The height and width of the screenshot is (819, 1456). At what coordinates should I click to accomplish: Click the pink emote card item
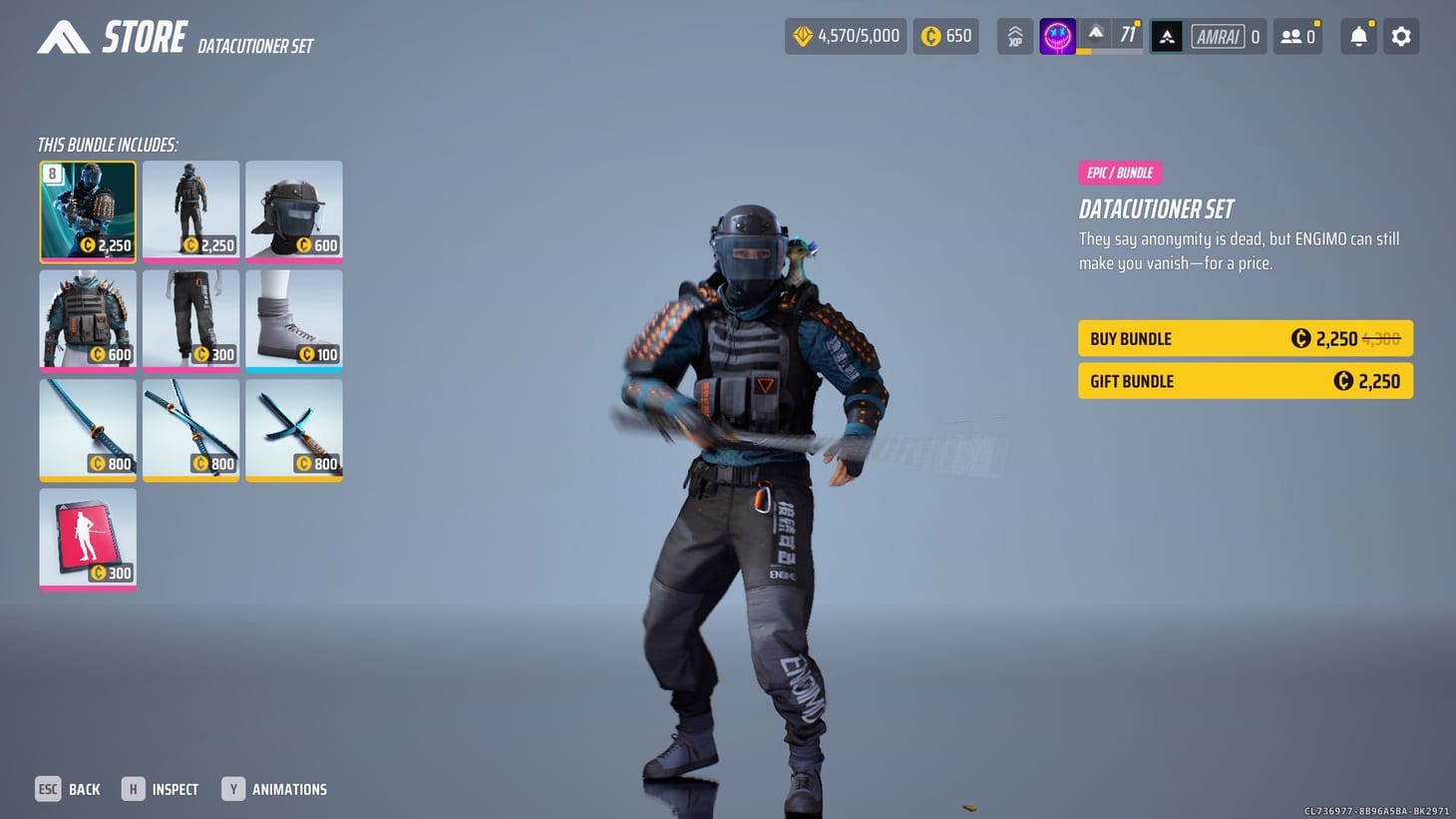87,539
